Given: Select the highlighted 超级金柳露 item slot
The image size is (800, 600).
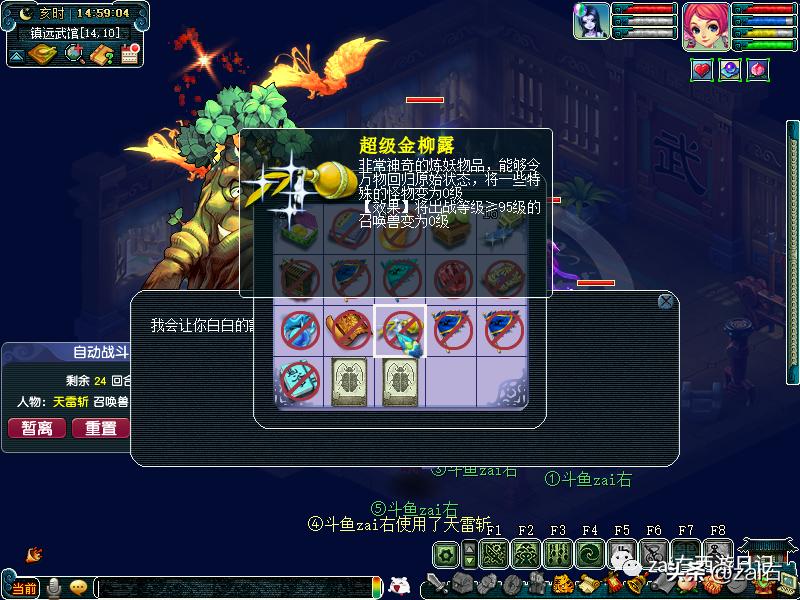Looking at the screenshot, I should point(400,329).
